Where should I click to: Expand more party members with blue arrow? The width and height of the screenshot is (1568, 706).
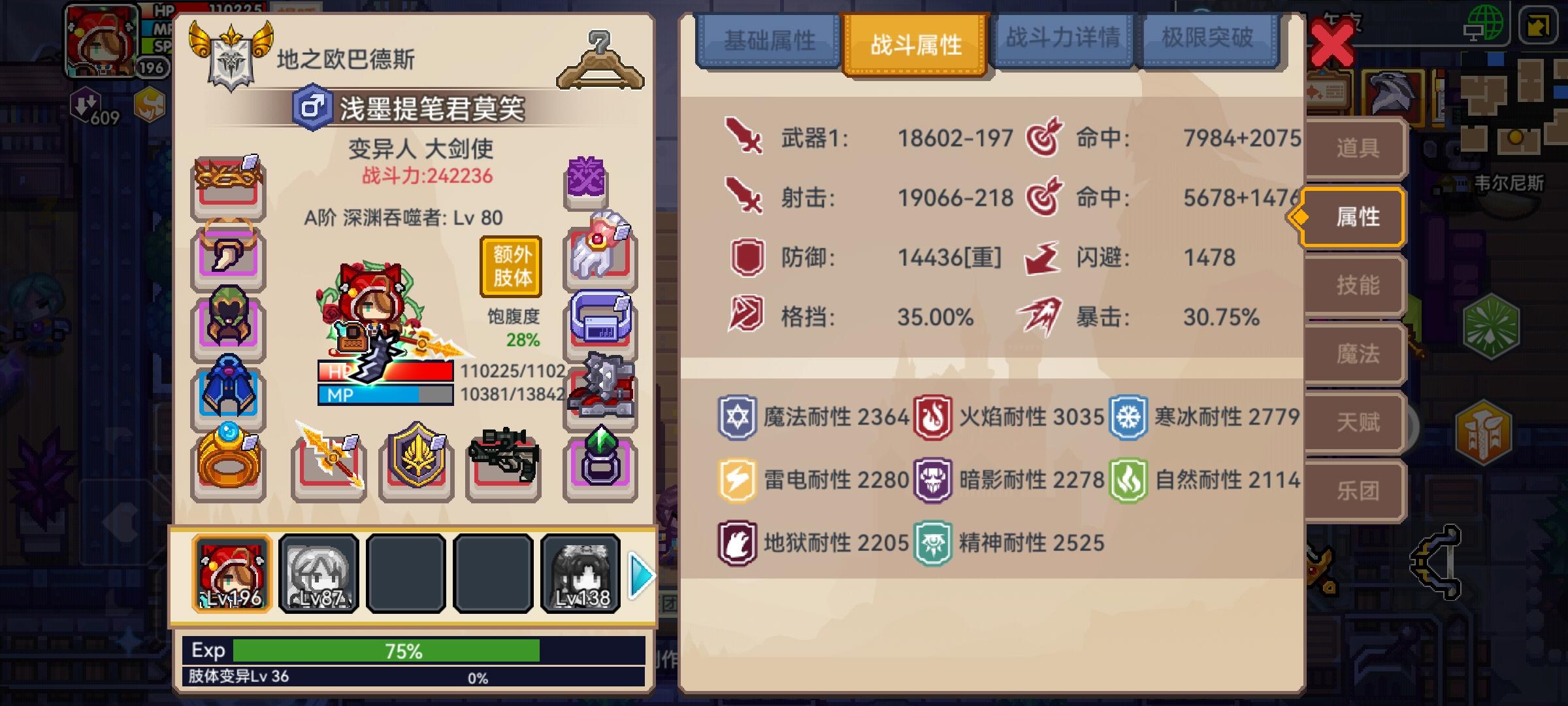pos(644,575)
